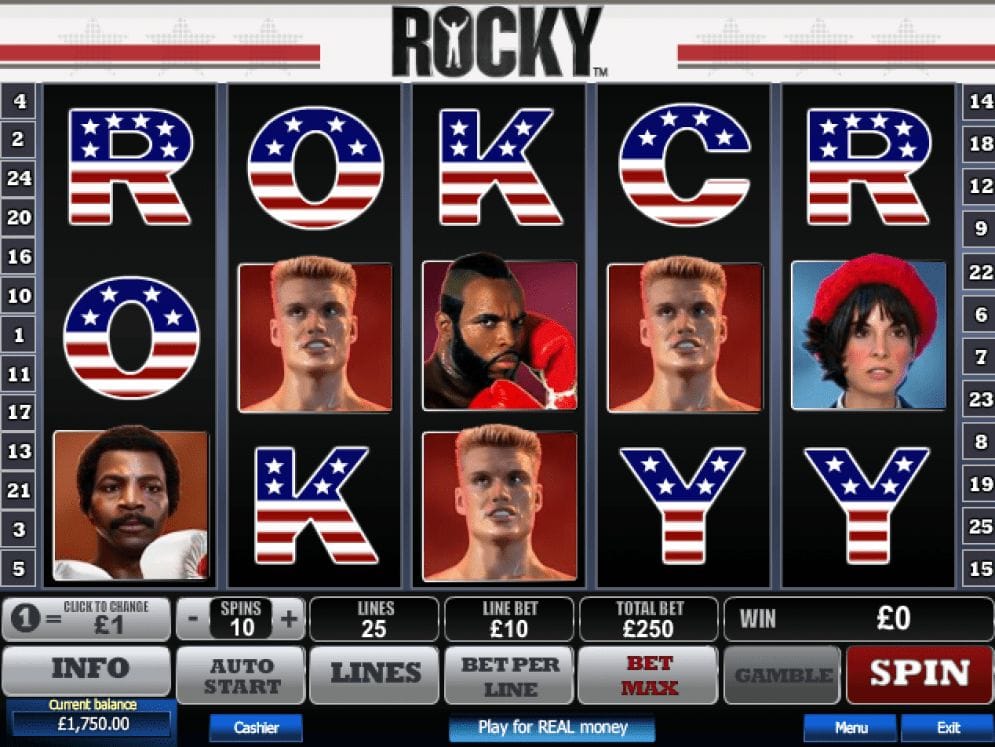Activate Bet Max
995x747 pixels.
coord(648,675)
